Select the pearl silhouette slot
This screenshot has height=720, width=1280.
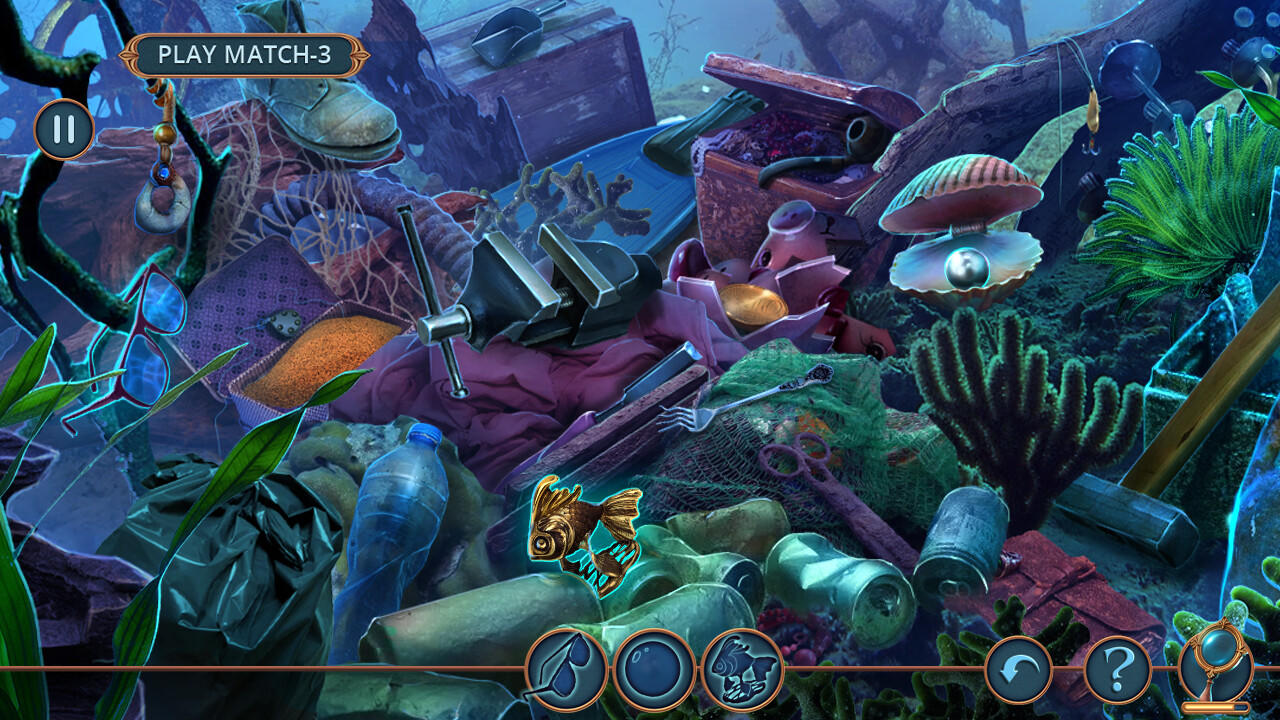coord(654,669)
